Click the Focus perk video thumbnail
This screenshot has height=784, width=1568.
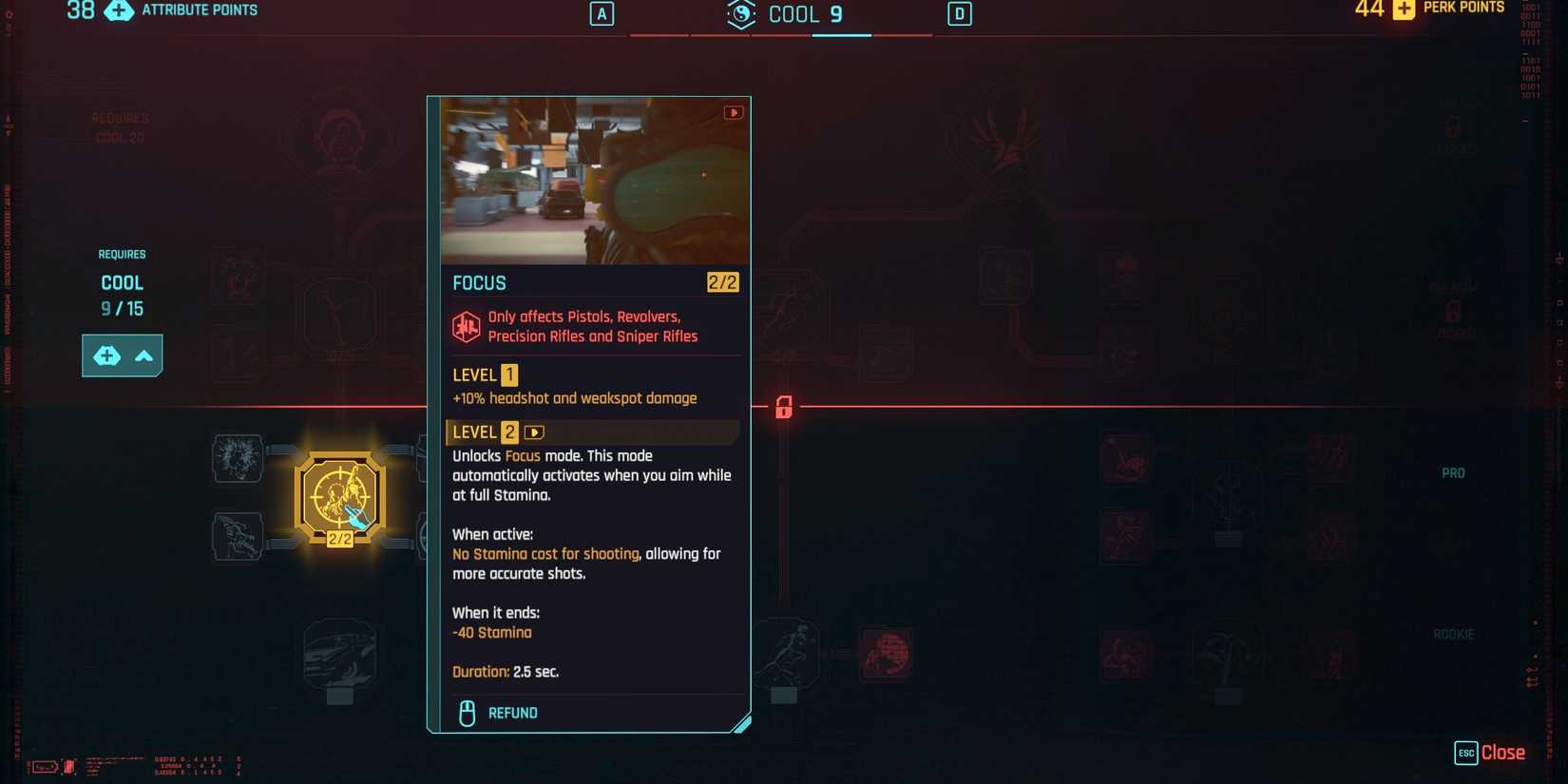589,181
